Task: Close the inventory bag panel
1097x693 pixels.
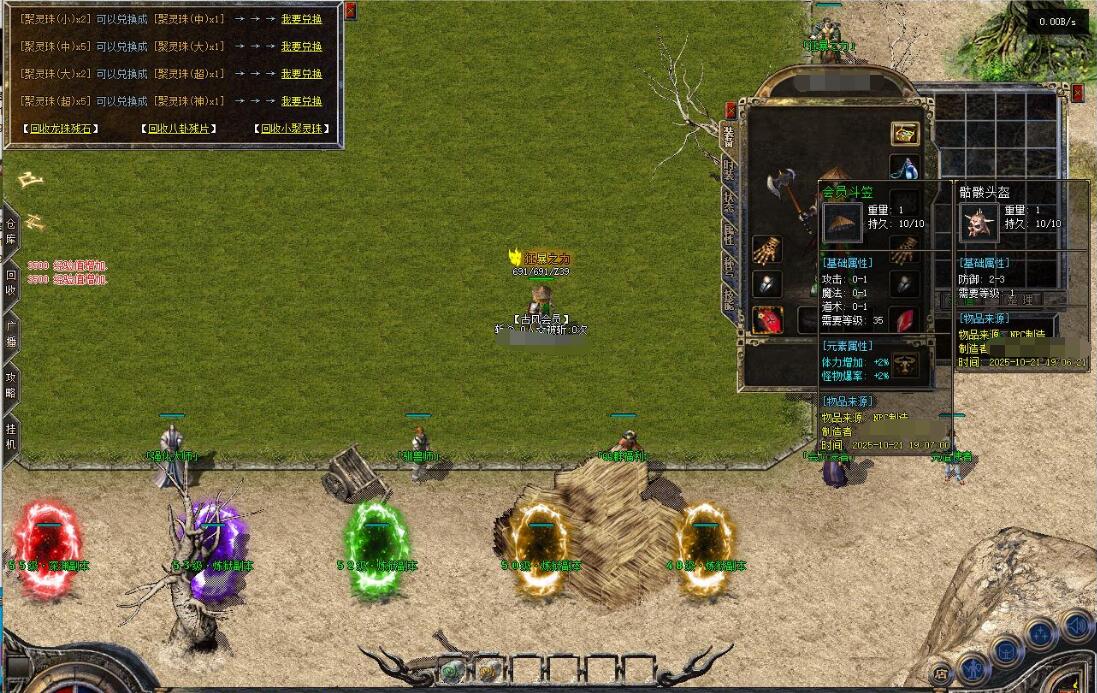Action: pos(1078,92)
